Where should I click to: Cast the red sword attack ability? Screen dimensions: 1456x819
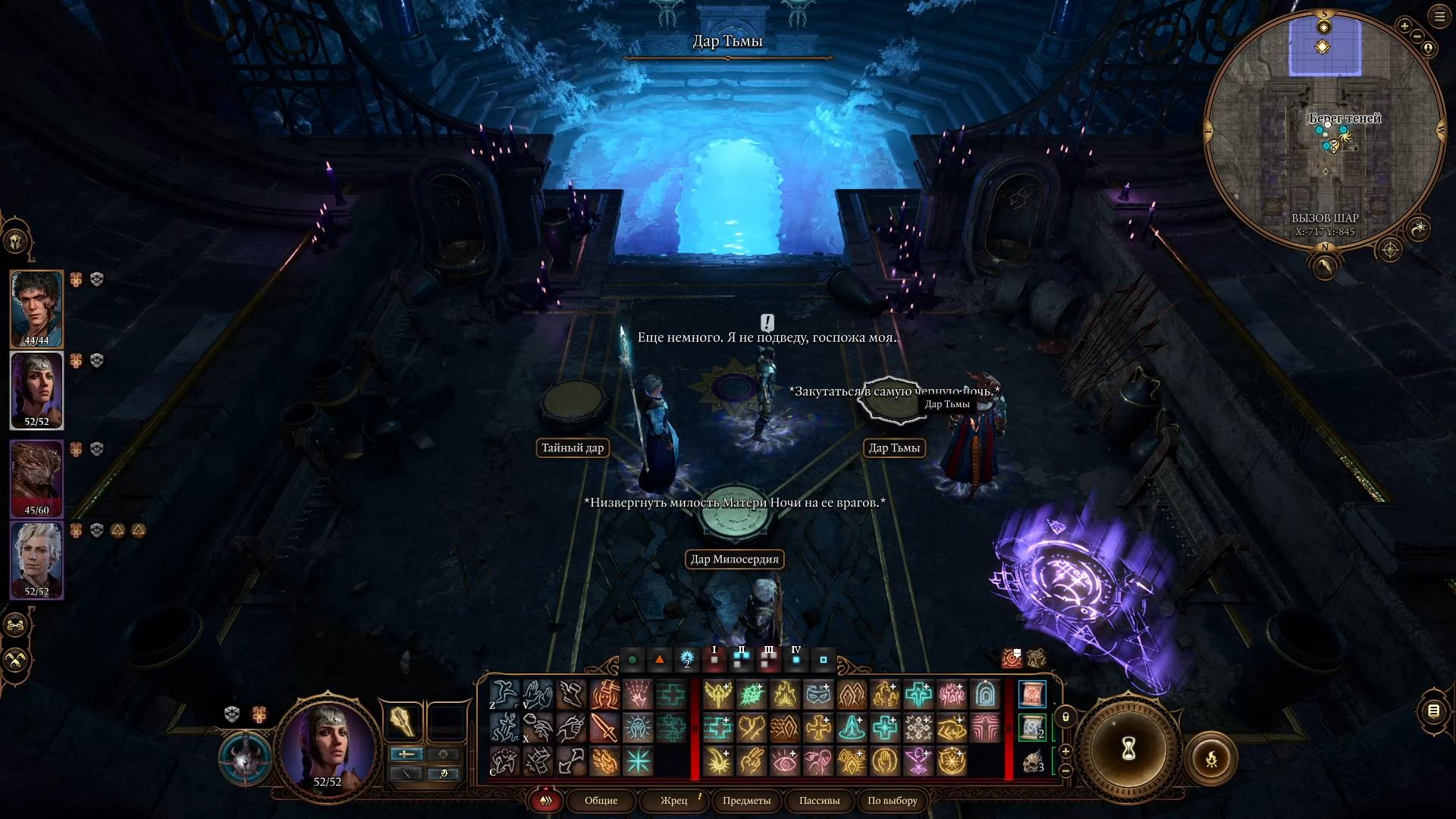pyautogui.click(x=604, y=728)
